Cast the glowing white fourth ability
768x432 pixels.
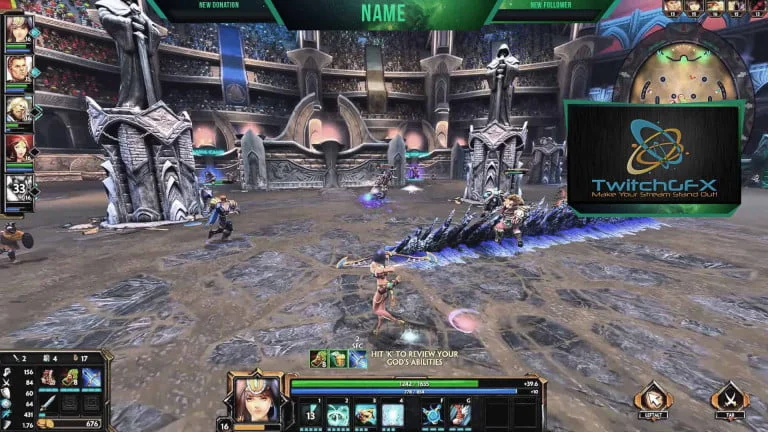click(392, 413)
